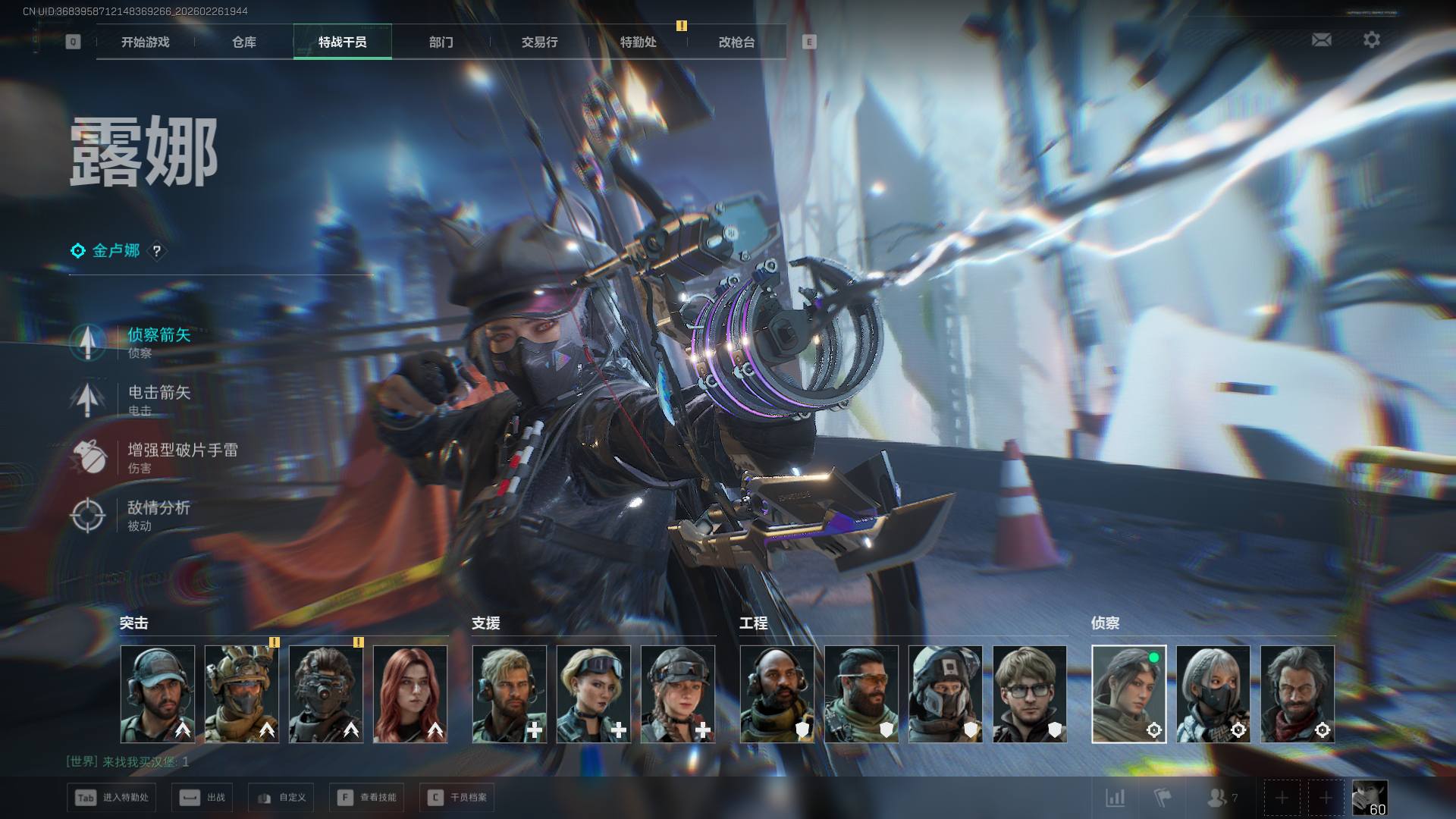This screenshot has height=819, width=1456.
Task: Pick the engineer operator wearing glasses
Action: 1029,694
